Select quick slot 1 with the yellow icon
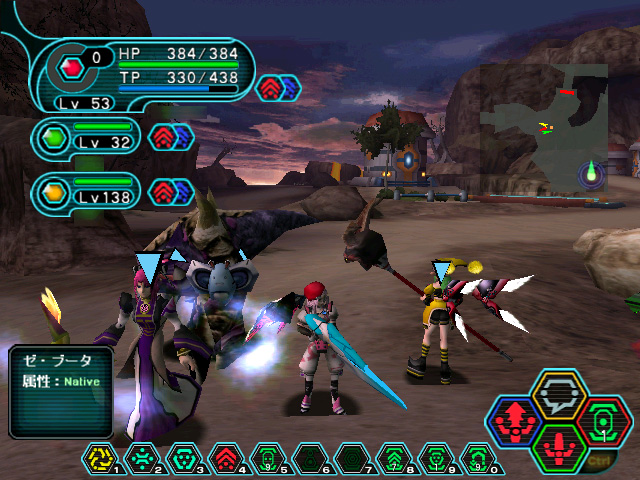640x480 pixels. click(100, 459)
